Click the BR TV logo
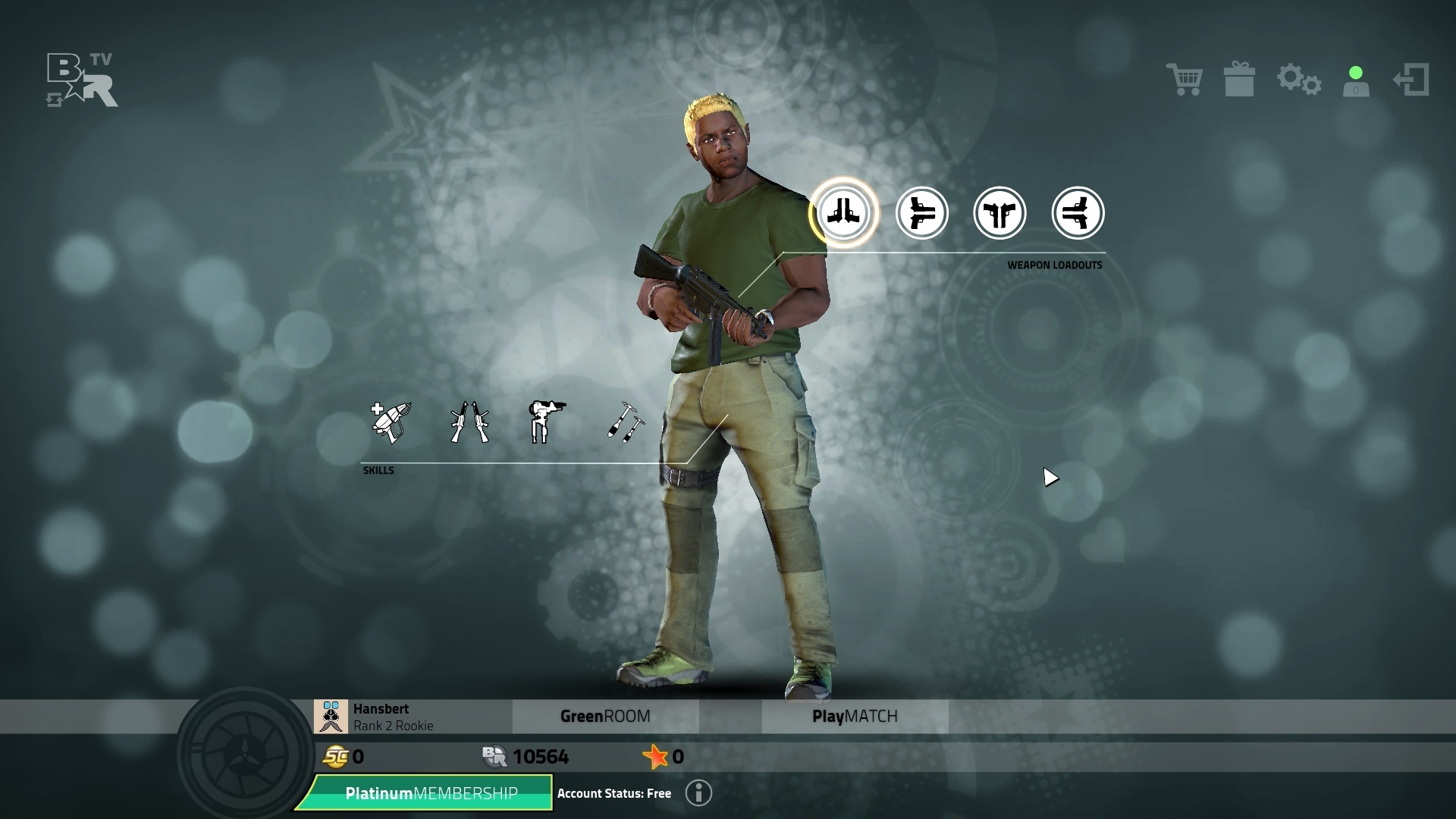The image size is (1456, 819). point(80,80)
